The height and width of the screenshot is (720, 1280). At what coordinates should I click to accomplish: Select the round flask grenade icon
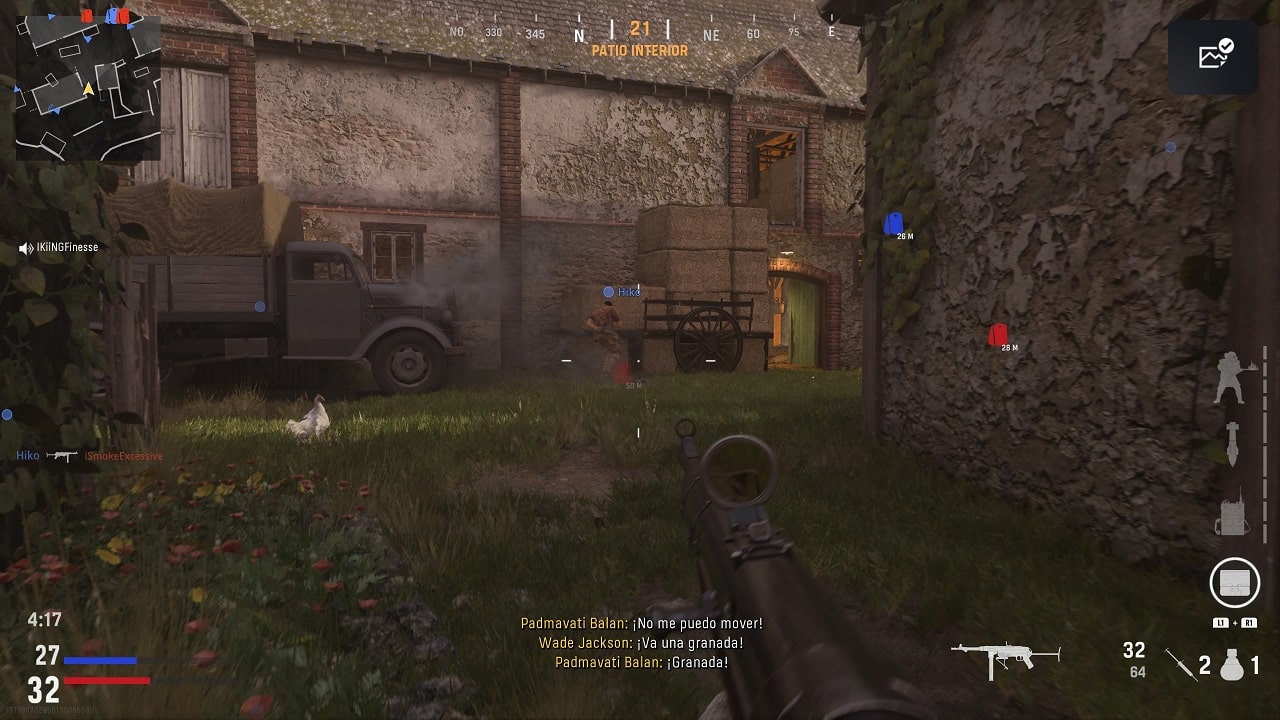click(x=1232, y=664)
